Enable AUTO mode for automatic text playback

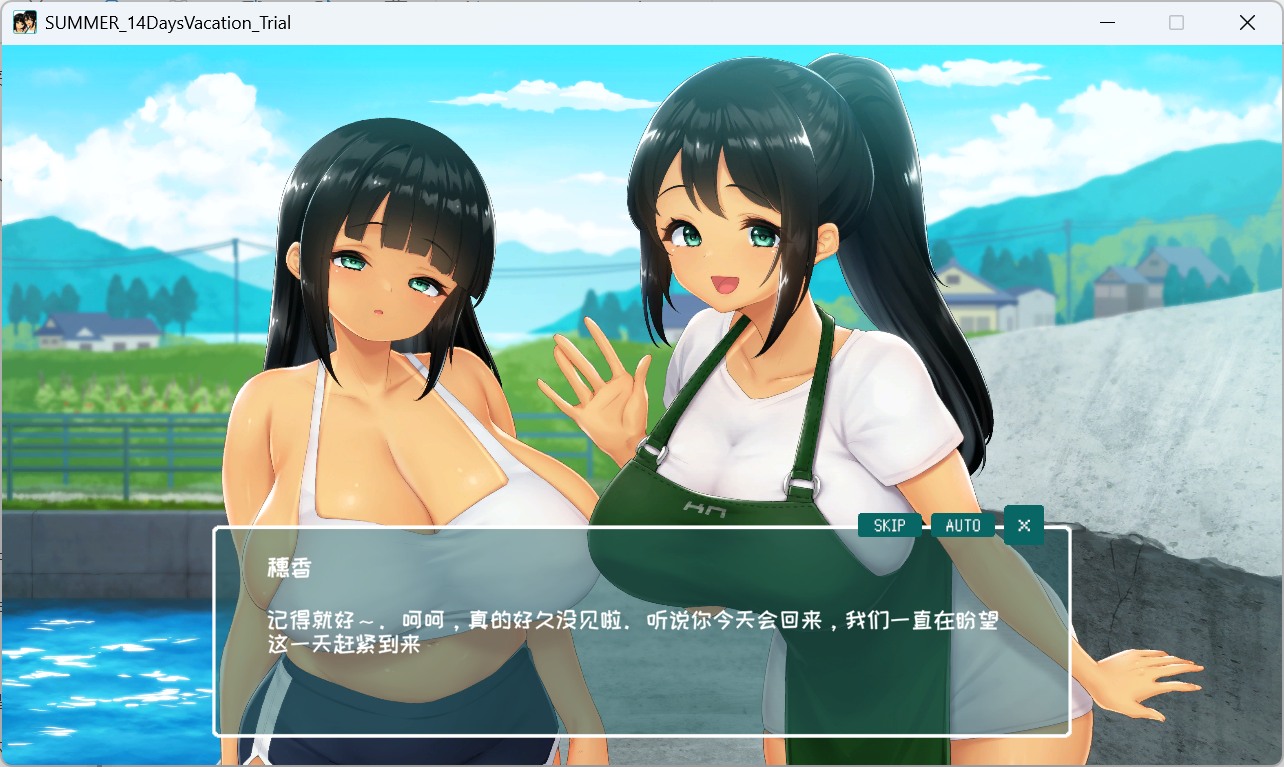[x=962, y=524]
